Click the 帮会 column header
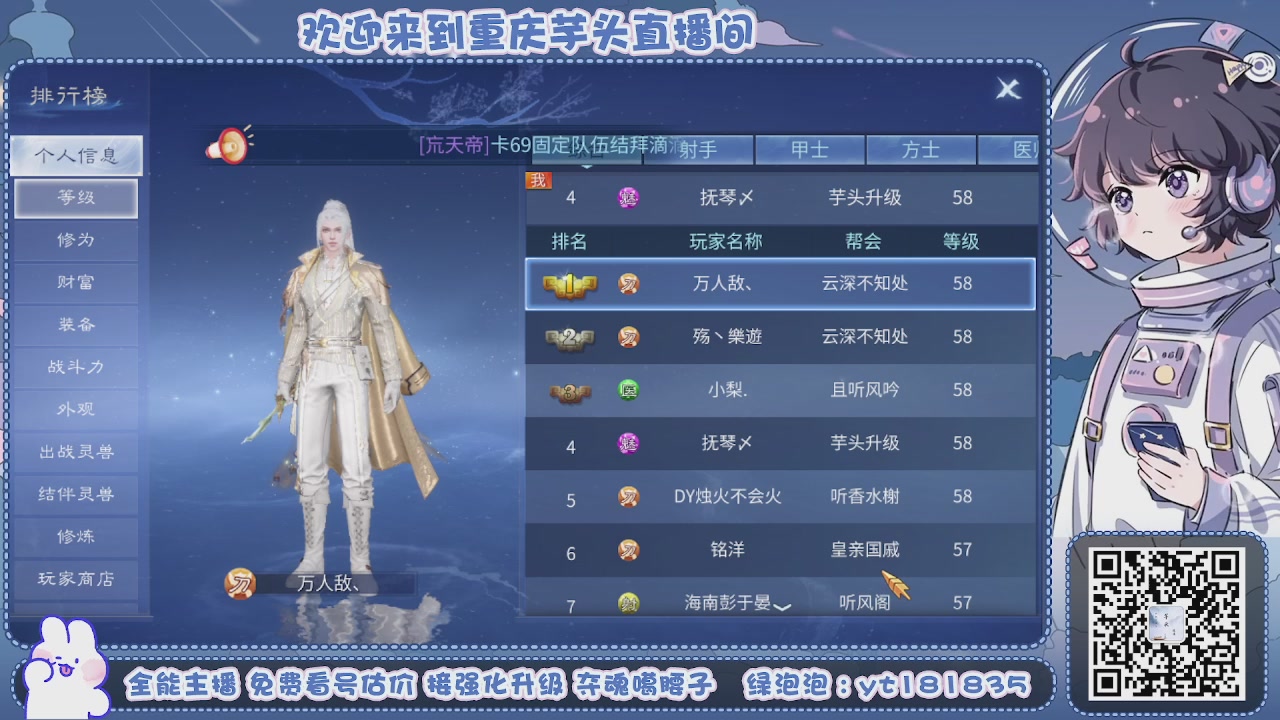Screen dimensions: 1280x720 tap(861, 240)
